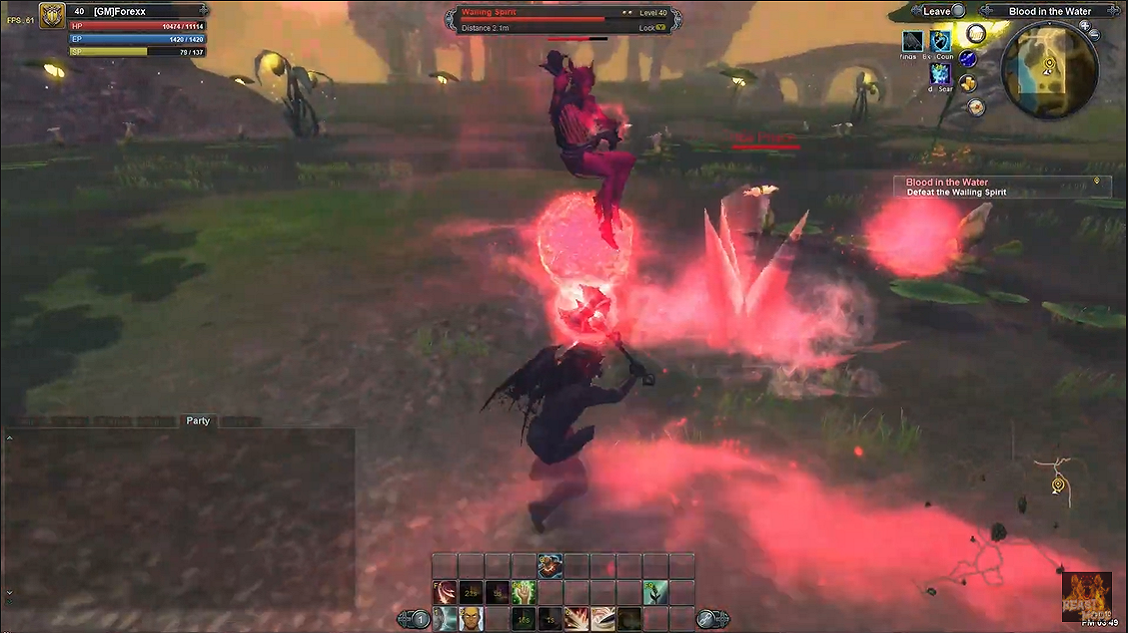Image resolution: width=1128 pixels, height=633 pixels.
Task: Zoom out the minimap with minus button
Action: [1094, 35]
